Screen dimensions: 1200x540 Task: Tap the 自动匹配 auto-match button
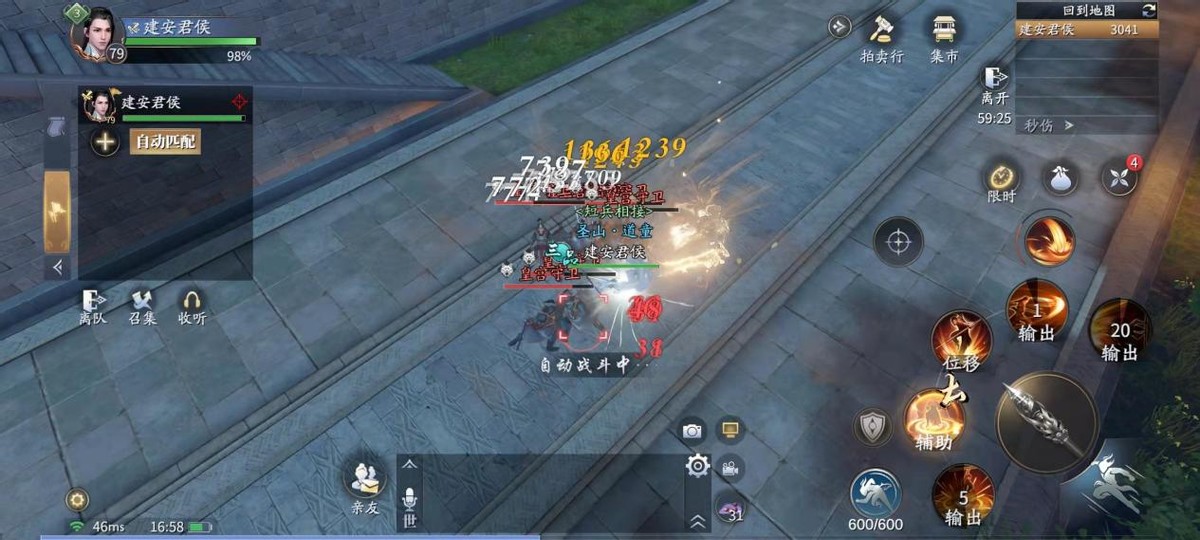[165, 142]
